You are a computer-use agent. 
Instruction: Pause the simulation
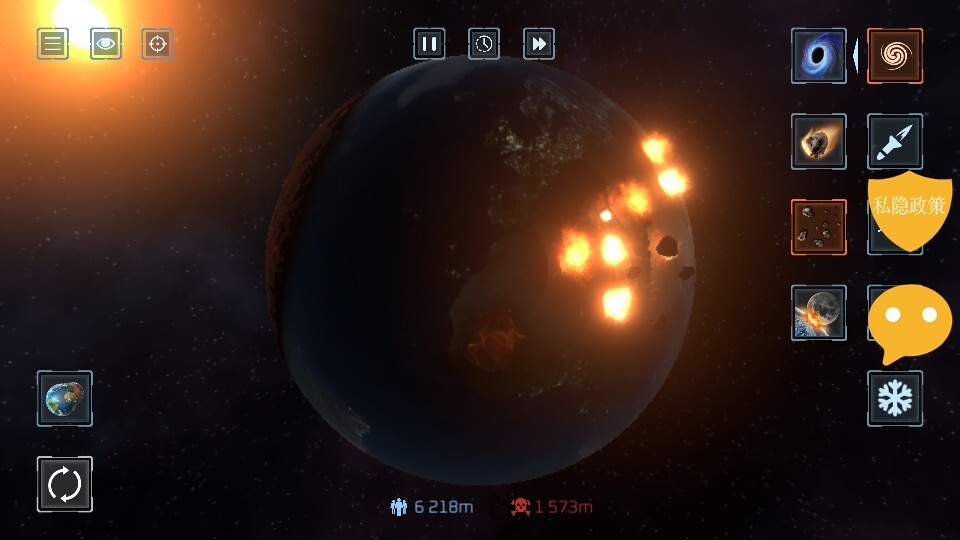tap(429, 44)
